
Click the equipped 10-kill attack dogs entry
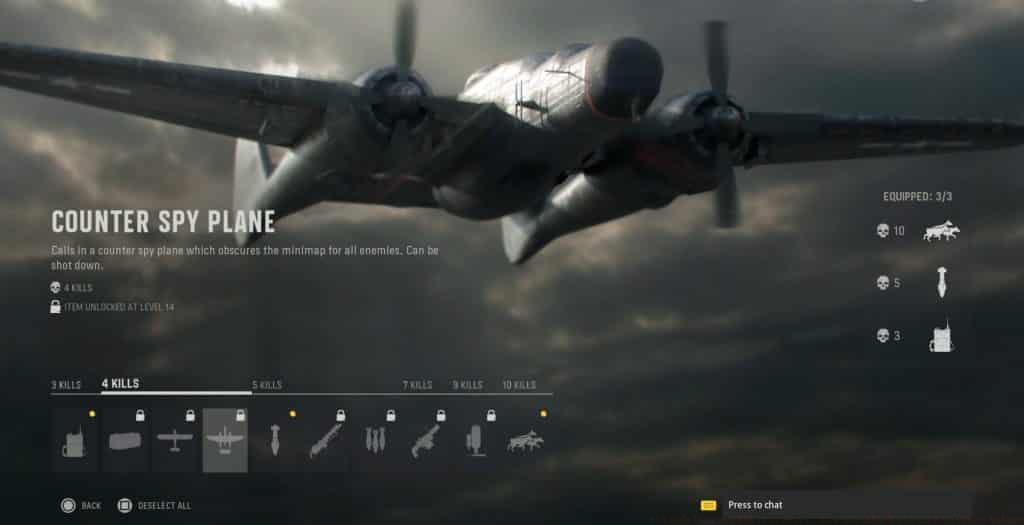[937, 231]
